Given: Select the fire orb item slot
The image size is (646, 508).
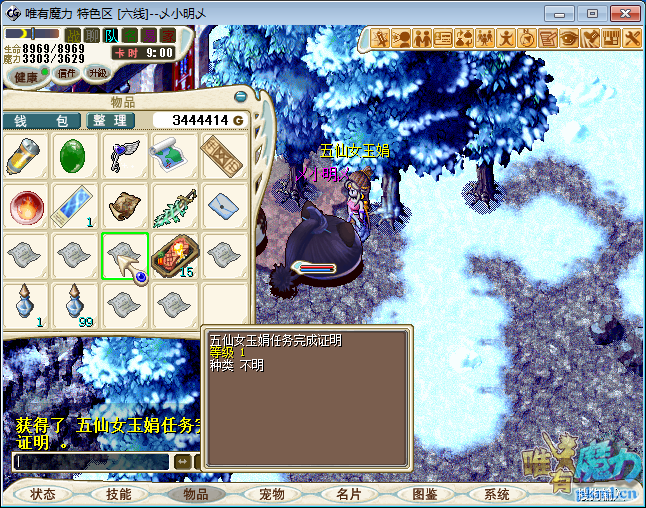Looking at the screenshot, I should (x=25, y=206).
